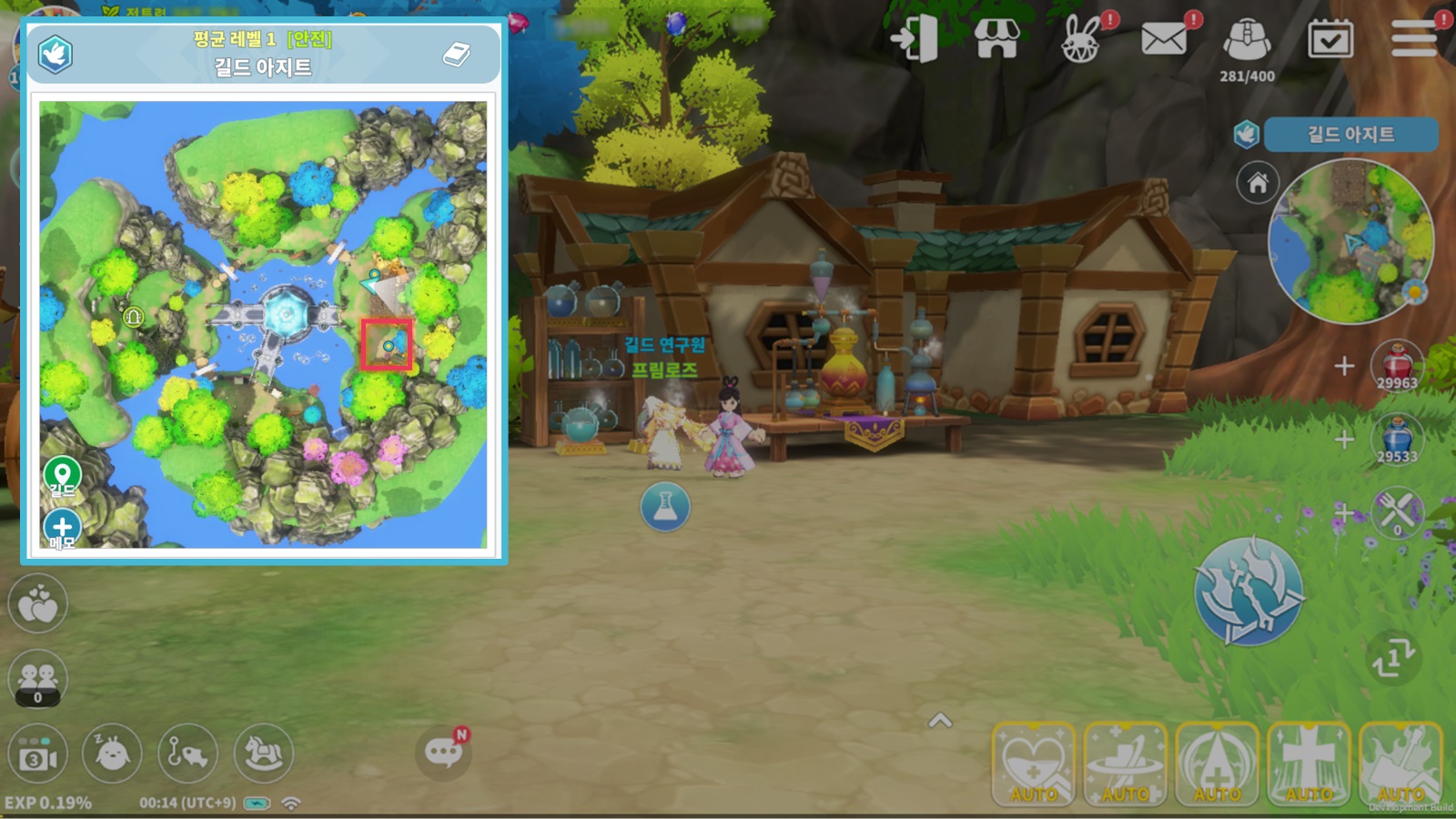Open the mail envelope inbox
The width and height of the screenshot is (1456, 819).
pyautogui.click(x=1164, y=39)
